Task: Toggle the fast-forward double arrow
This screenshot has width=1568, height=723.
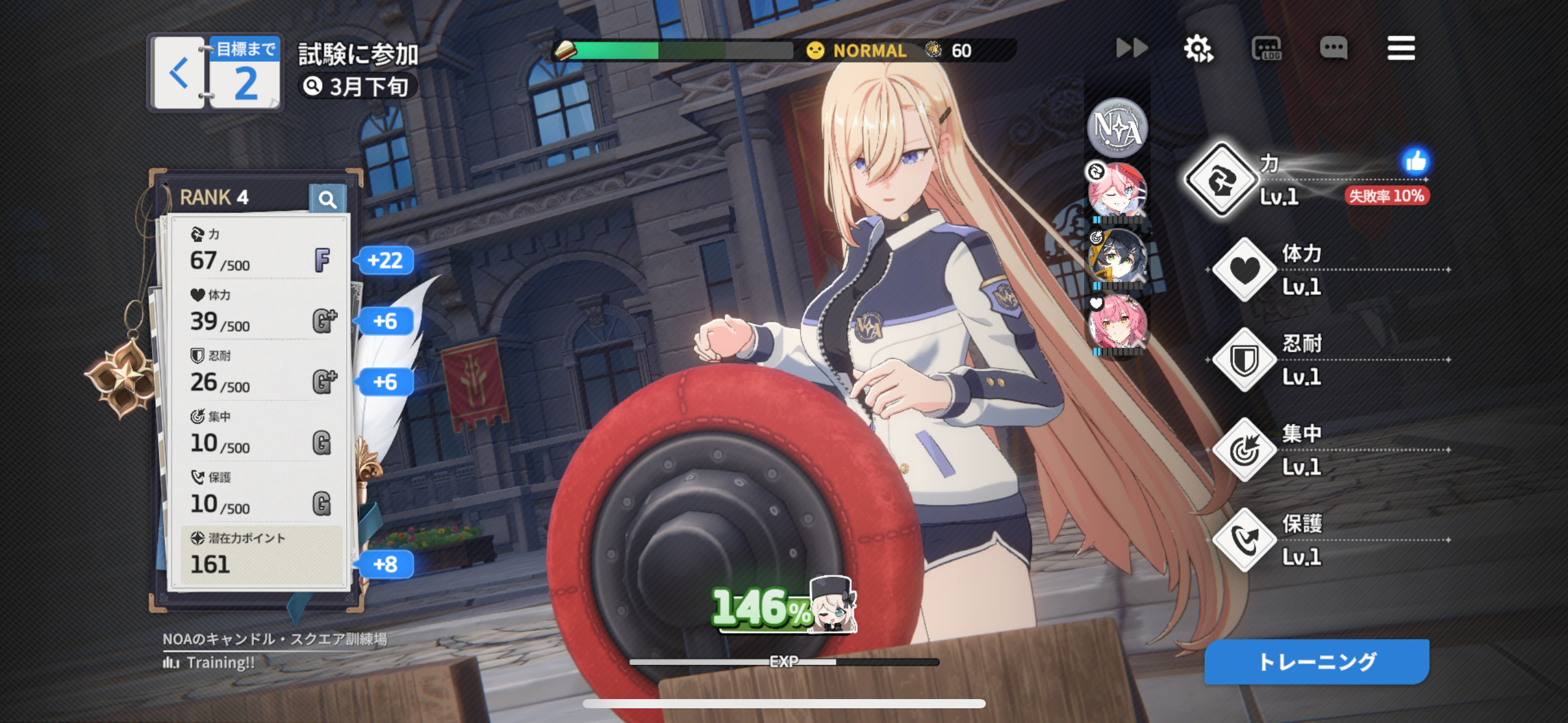Action: click(1131, 48)
